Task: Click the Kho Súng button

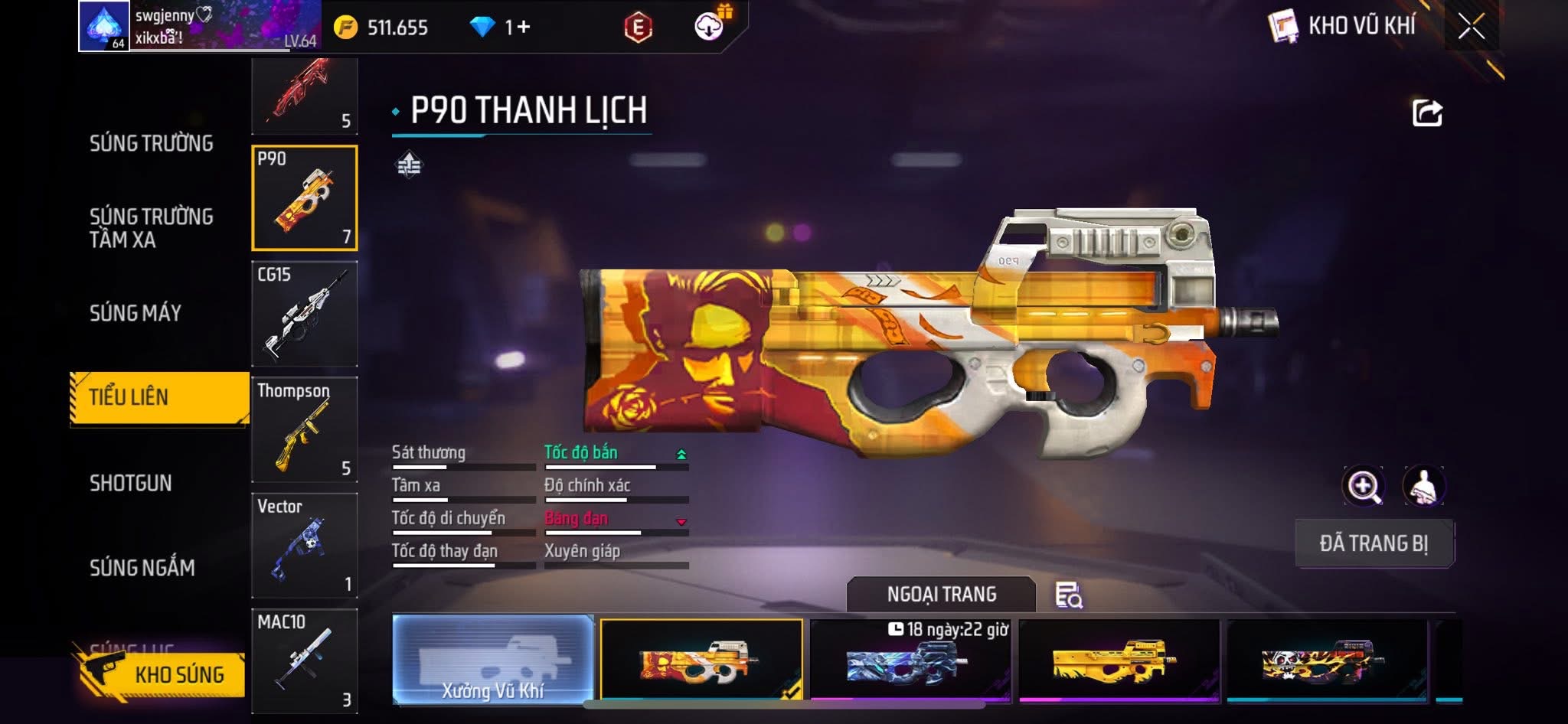Action: click(x=162, y=674)
